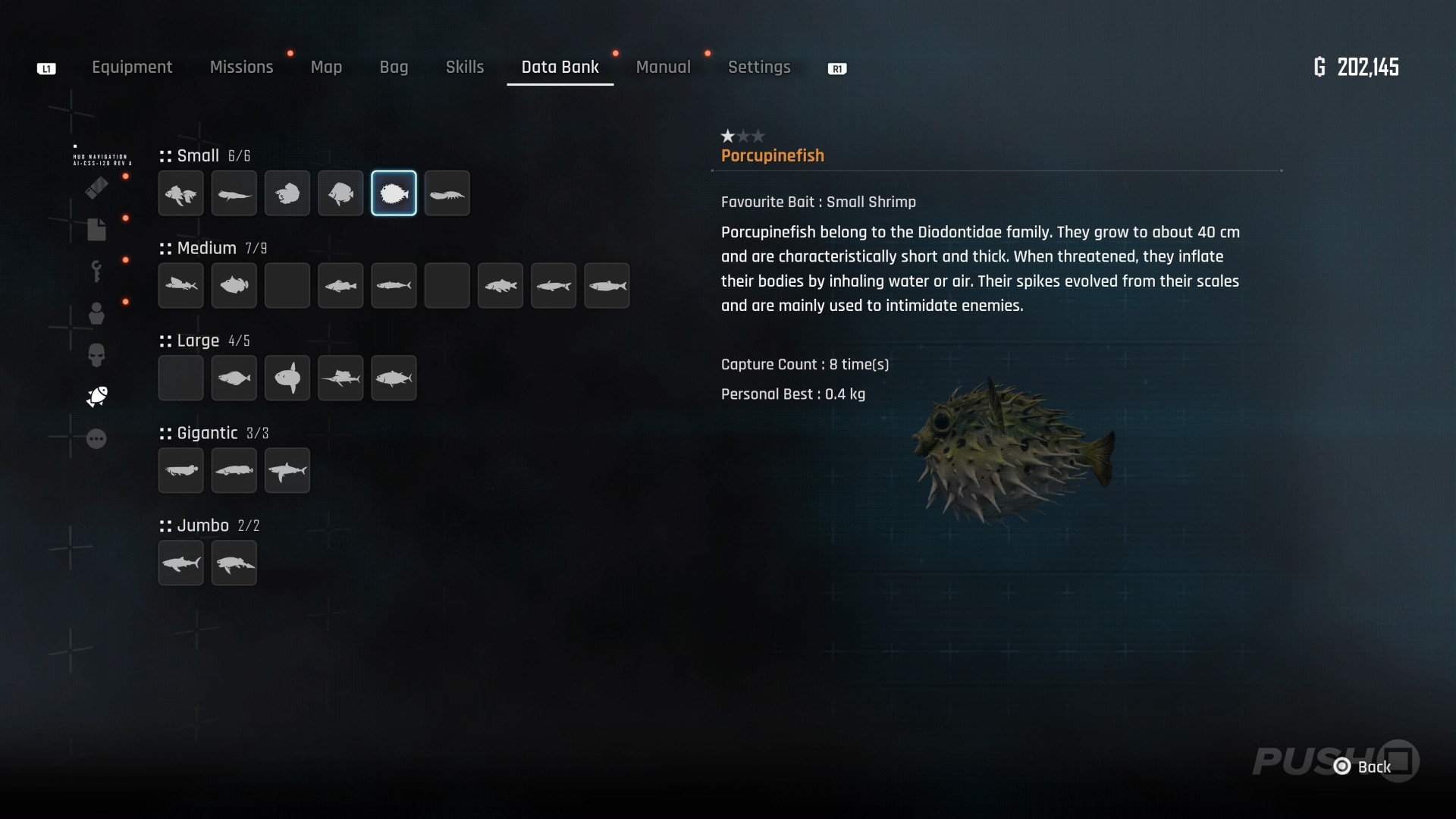Select the ocean sunfish slot in Large
1456x819 pixels.
click(287, 378)
